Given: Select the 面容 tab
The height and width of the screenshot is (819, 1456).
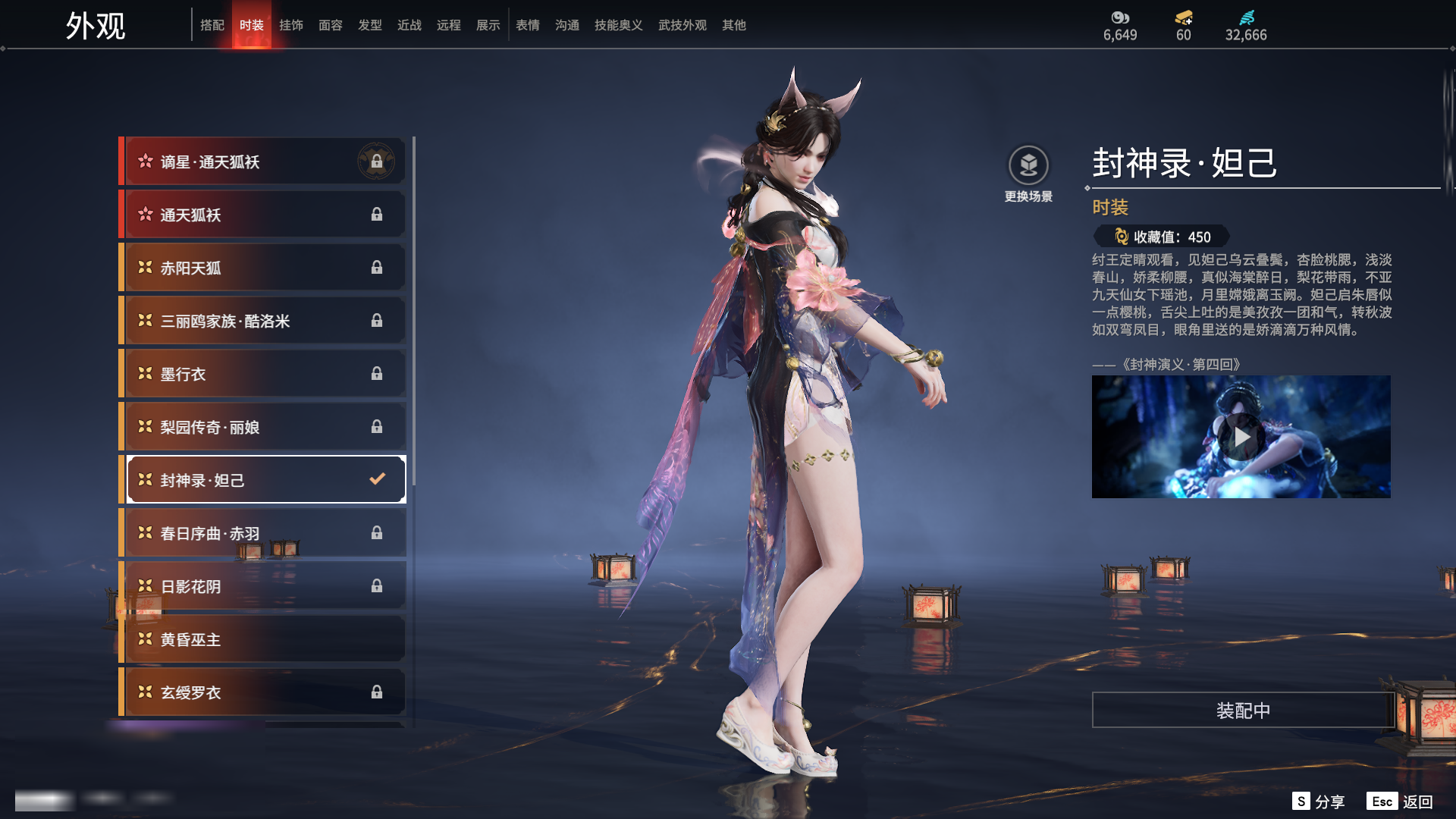Looking at the screenshot, I should tap(331, 25).
